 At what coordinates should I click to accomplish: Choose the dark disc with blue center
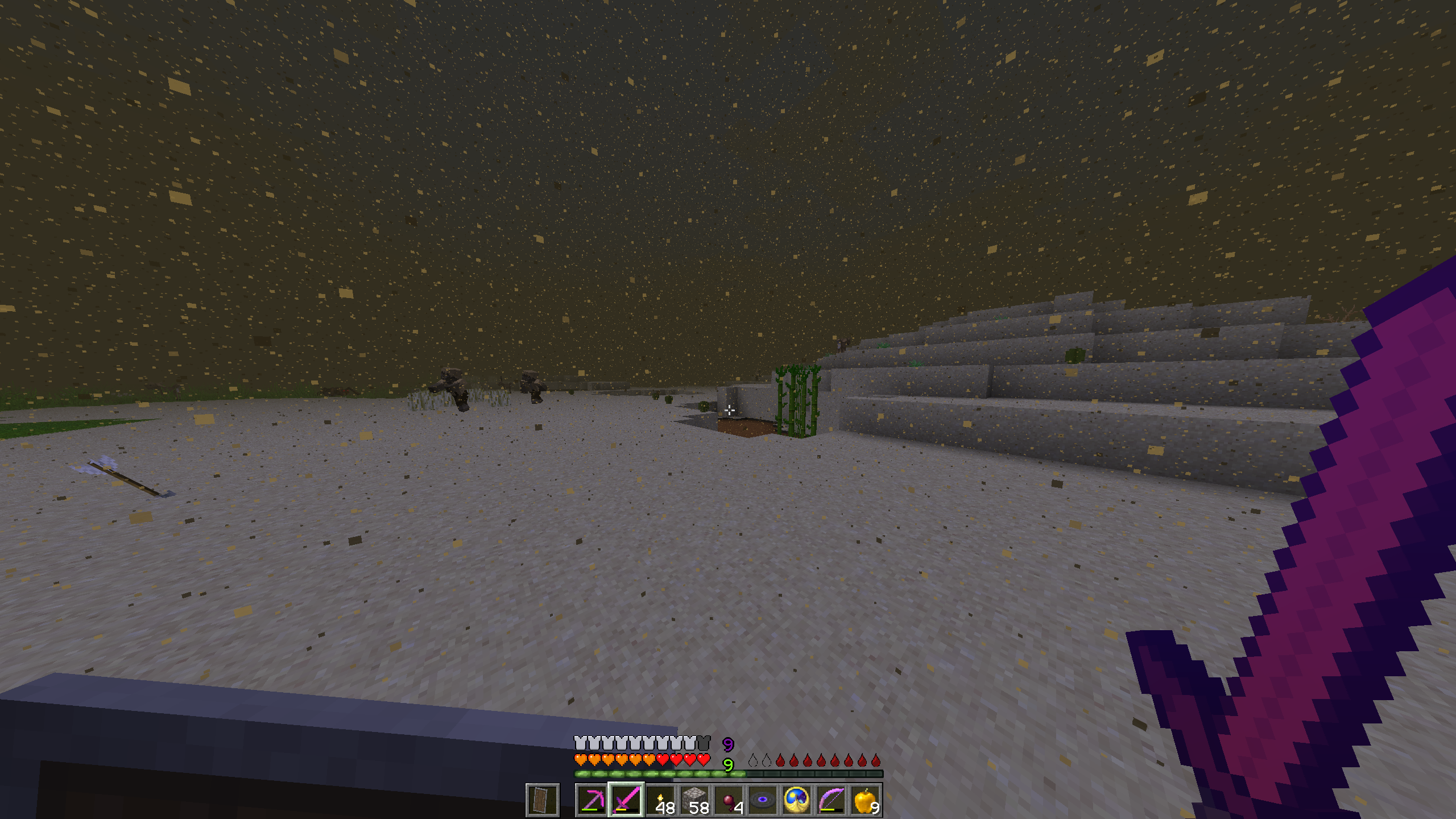[x=763, y=800]
